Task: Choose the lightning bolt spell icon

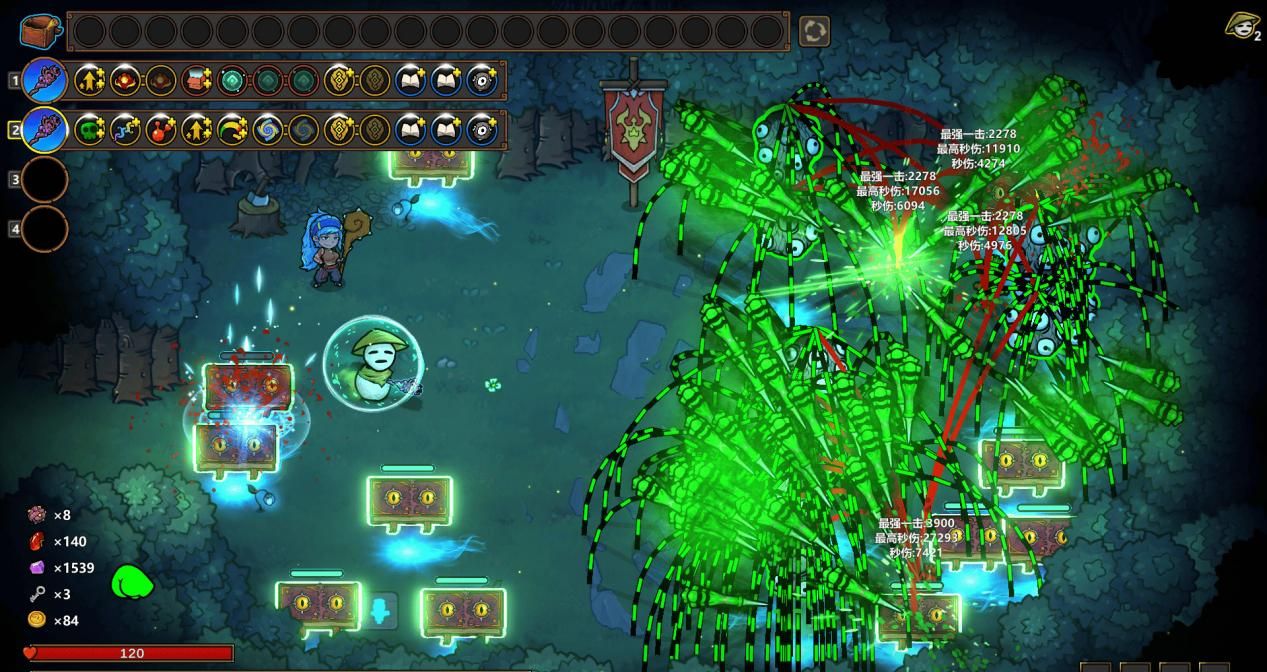Action: click(x=125, y=130)
